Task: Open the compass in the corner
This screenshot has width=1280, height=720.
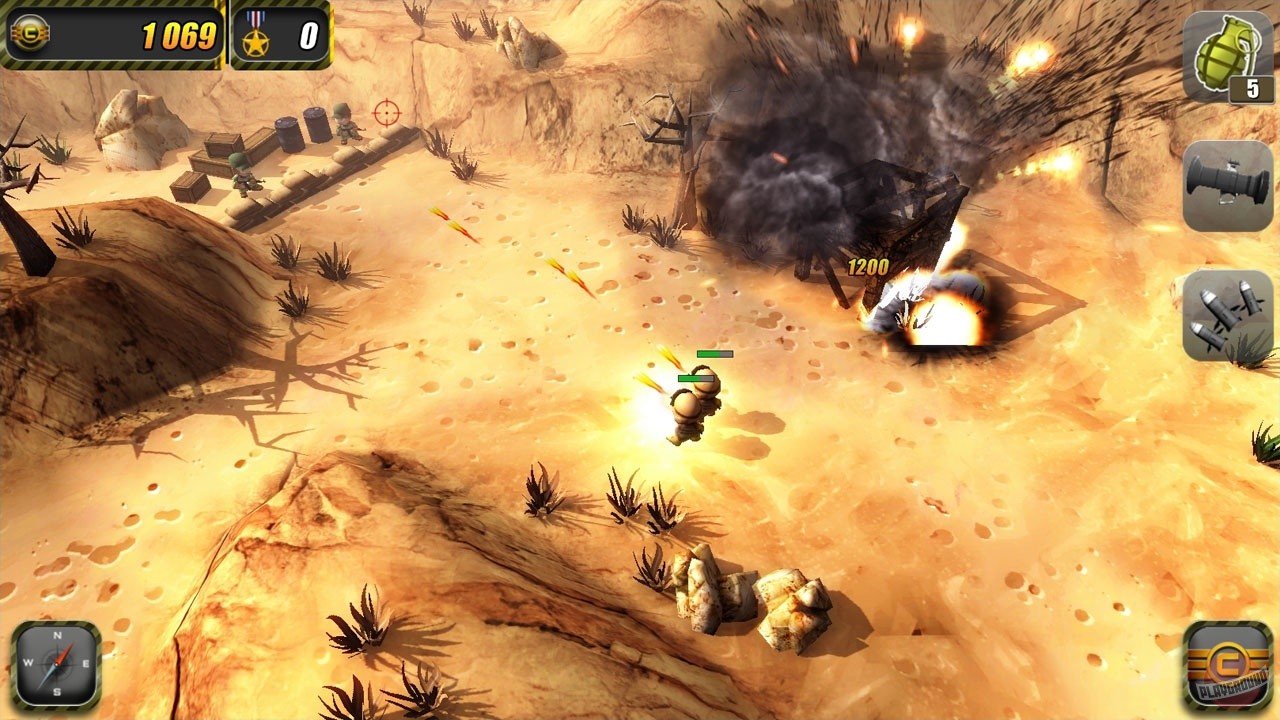Action: [57, 662]
